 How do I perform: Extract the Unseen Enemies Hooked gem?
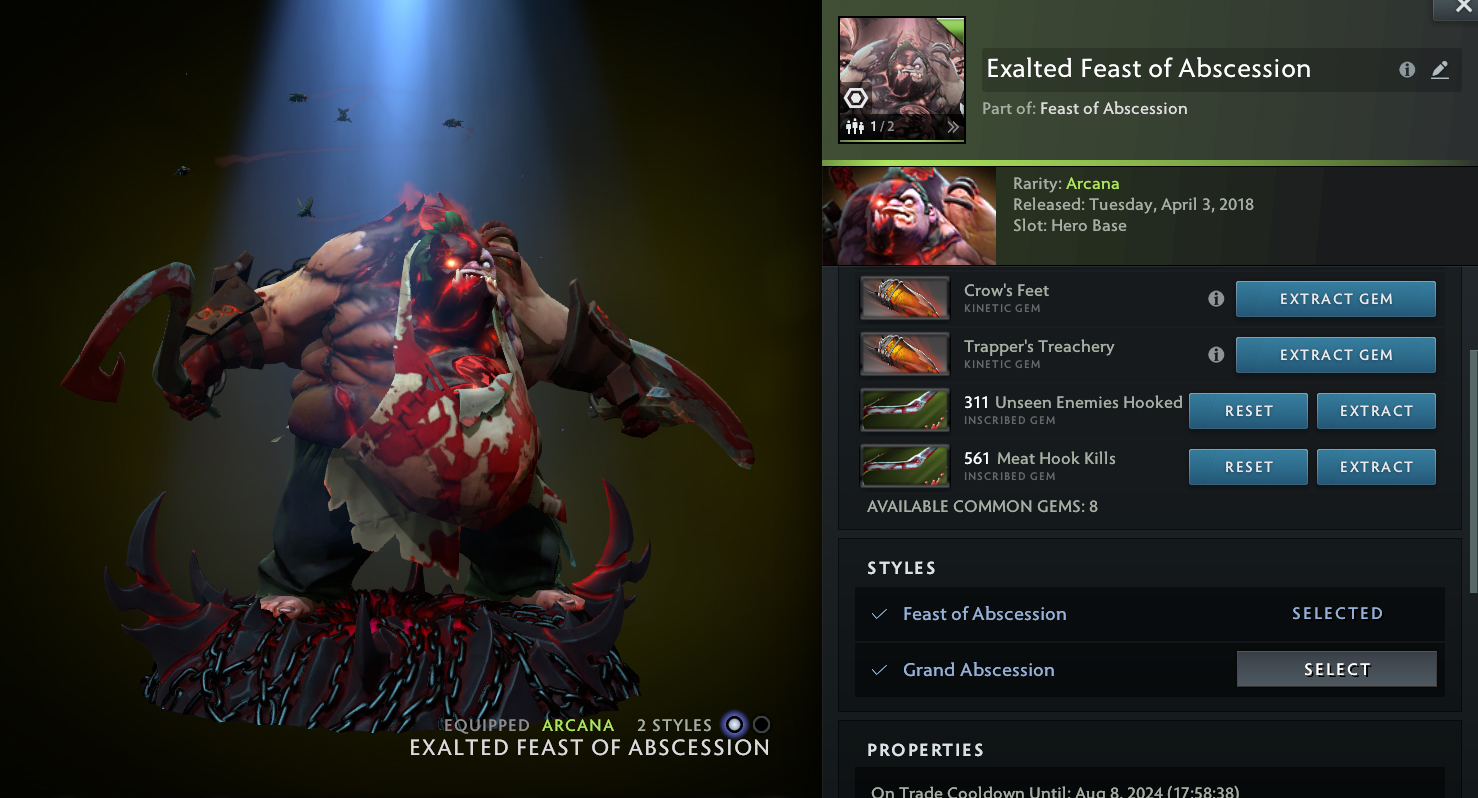point(1375,411)
